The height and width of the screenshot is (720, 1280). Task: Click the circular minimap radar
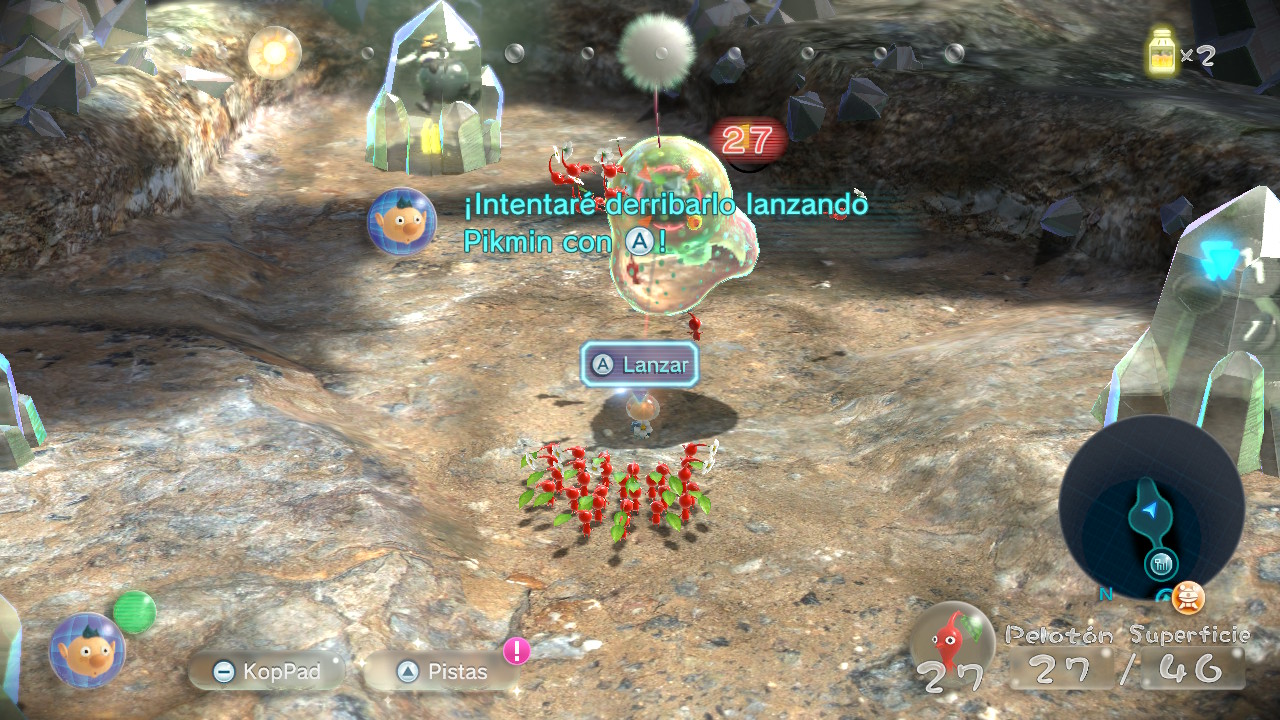click(1151, 508)
